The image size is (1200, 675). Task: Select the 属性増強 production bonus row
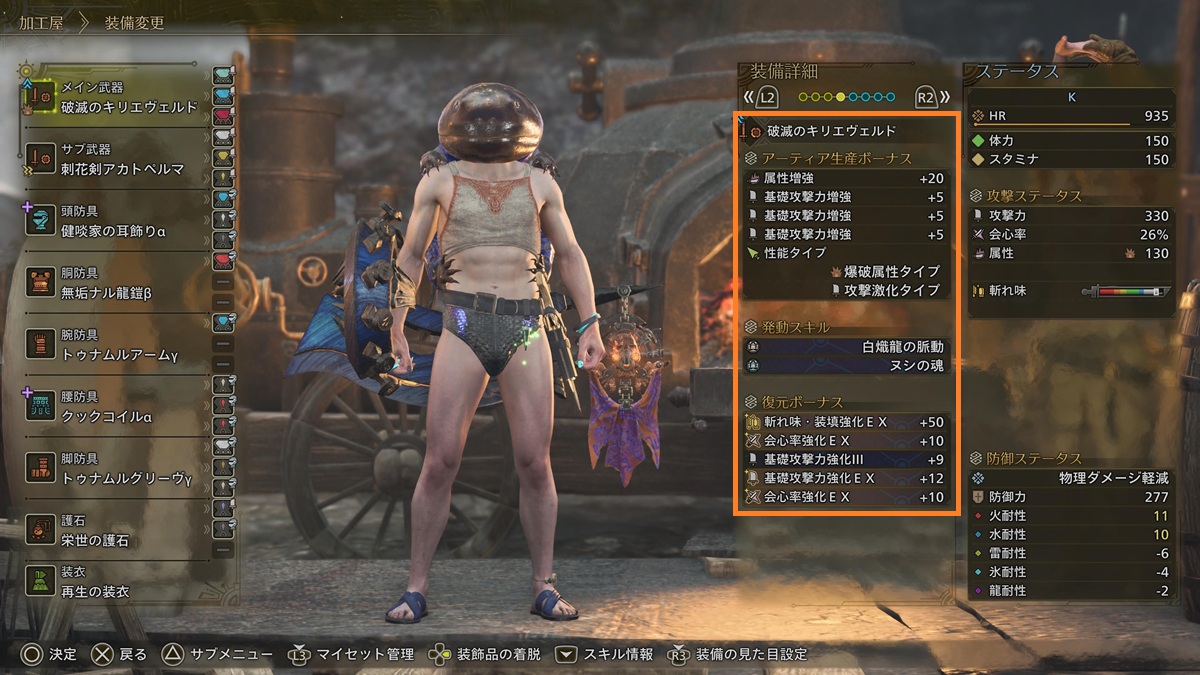pos(846,178)
